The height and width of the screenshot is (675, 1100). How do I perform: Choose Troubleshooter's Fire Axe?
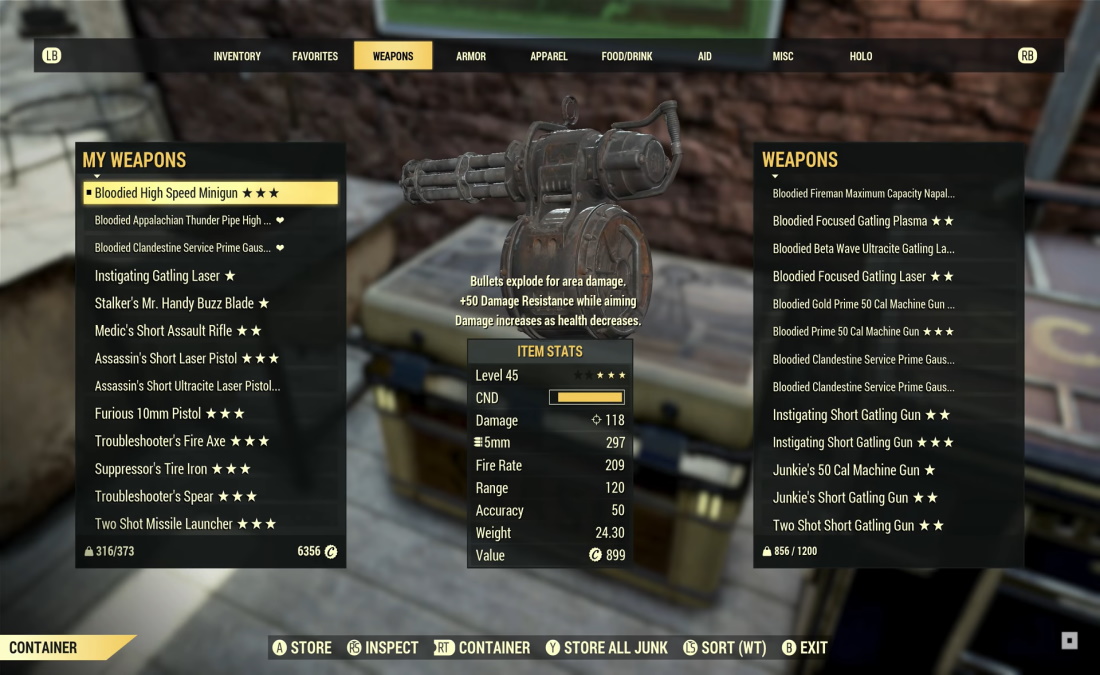click(x=182, y=441)
